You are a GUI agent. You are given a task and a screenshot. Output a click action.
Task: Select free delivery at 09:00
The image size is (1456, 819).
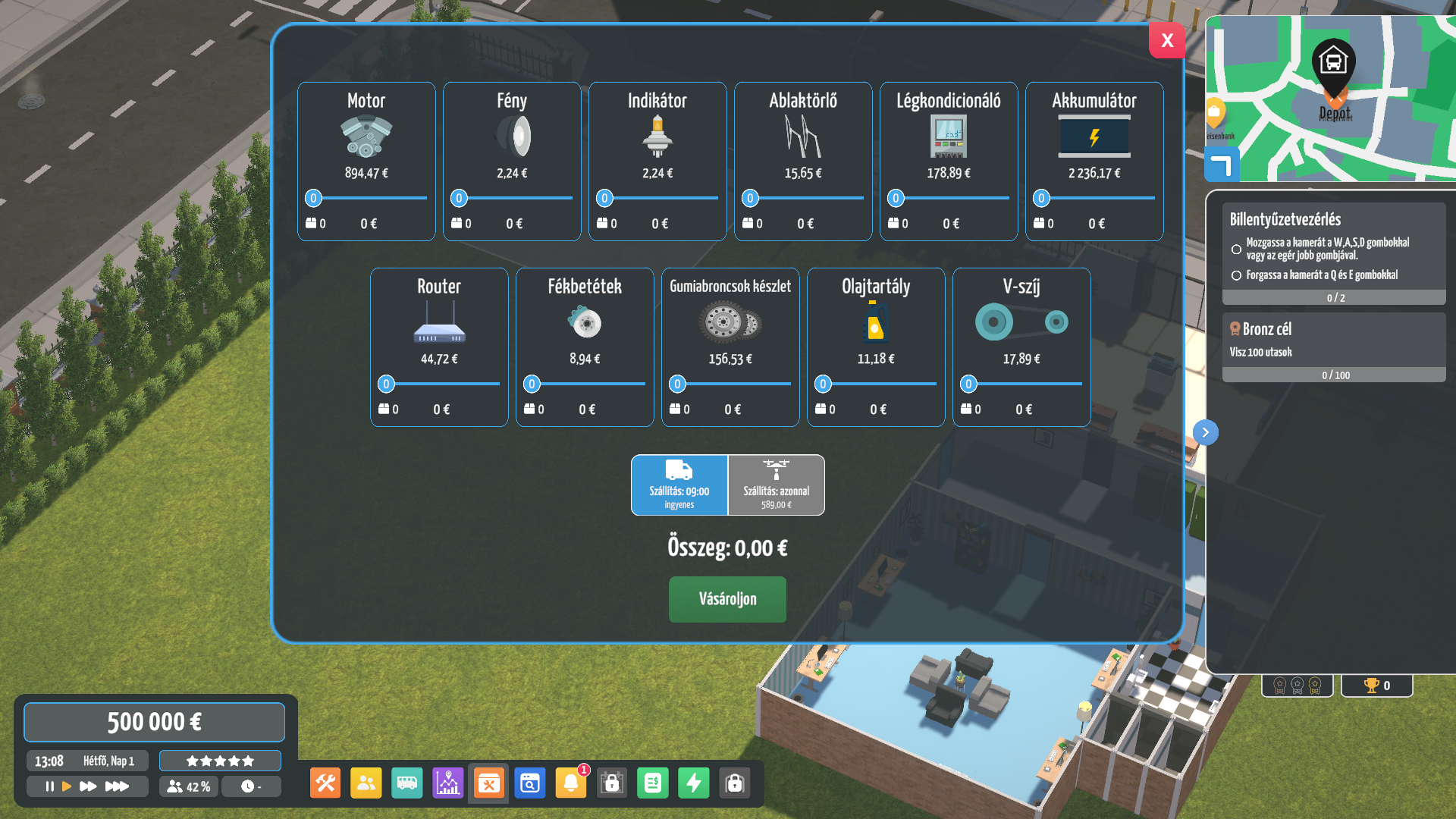tap(679, 485)
